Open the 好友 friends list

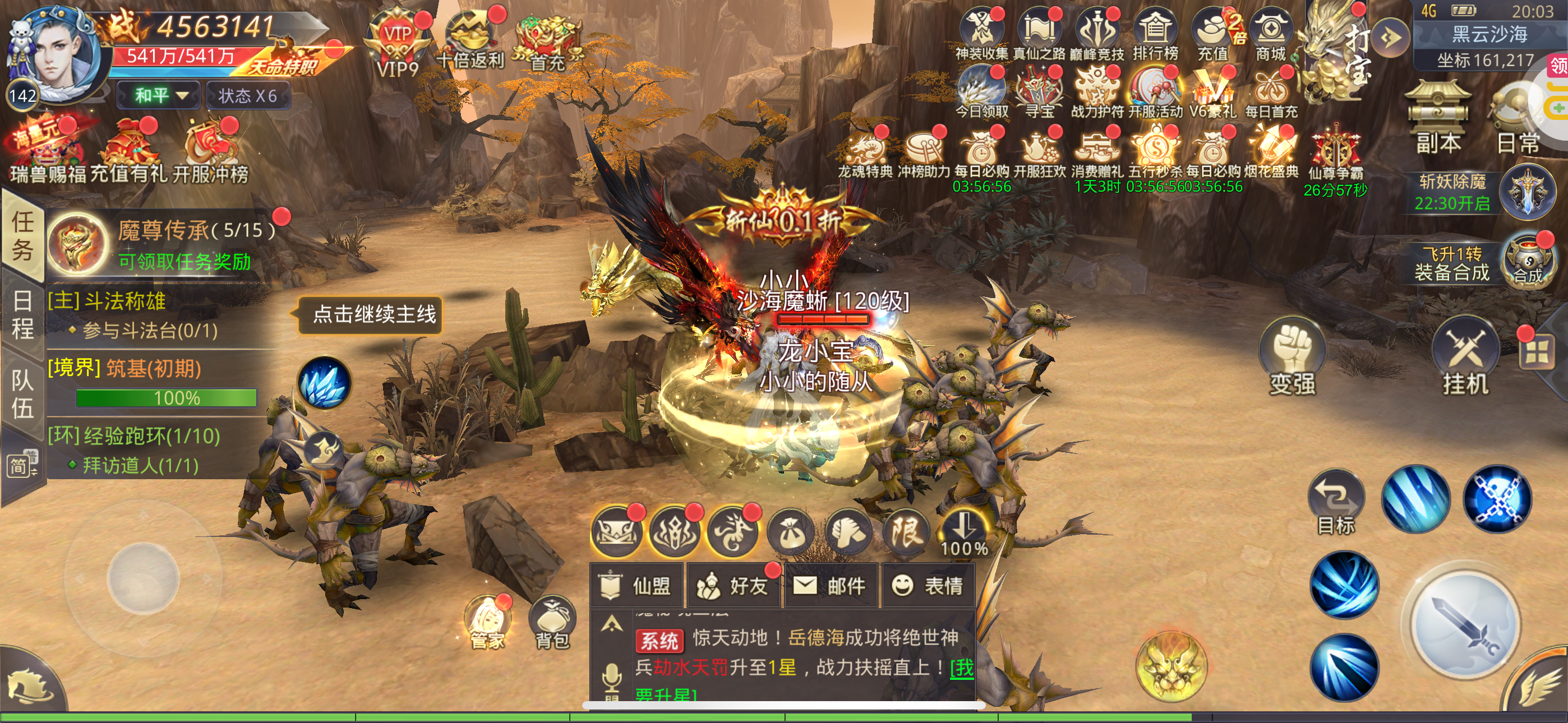[x=735, y=586]
